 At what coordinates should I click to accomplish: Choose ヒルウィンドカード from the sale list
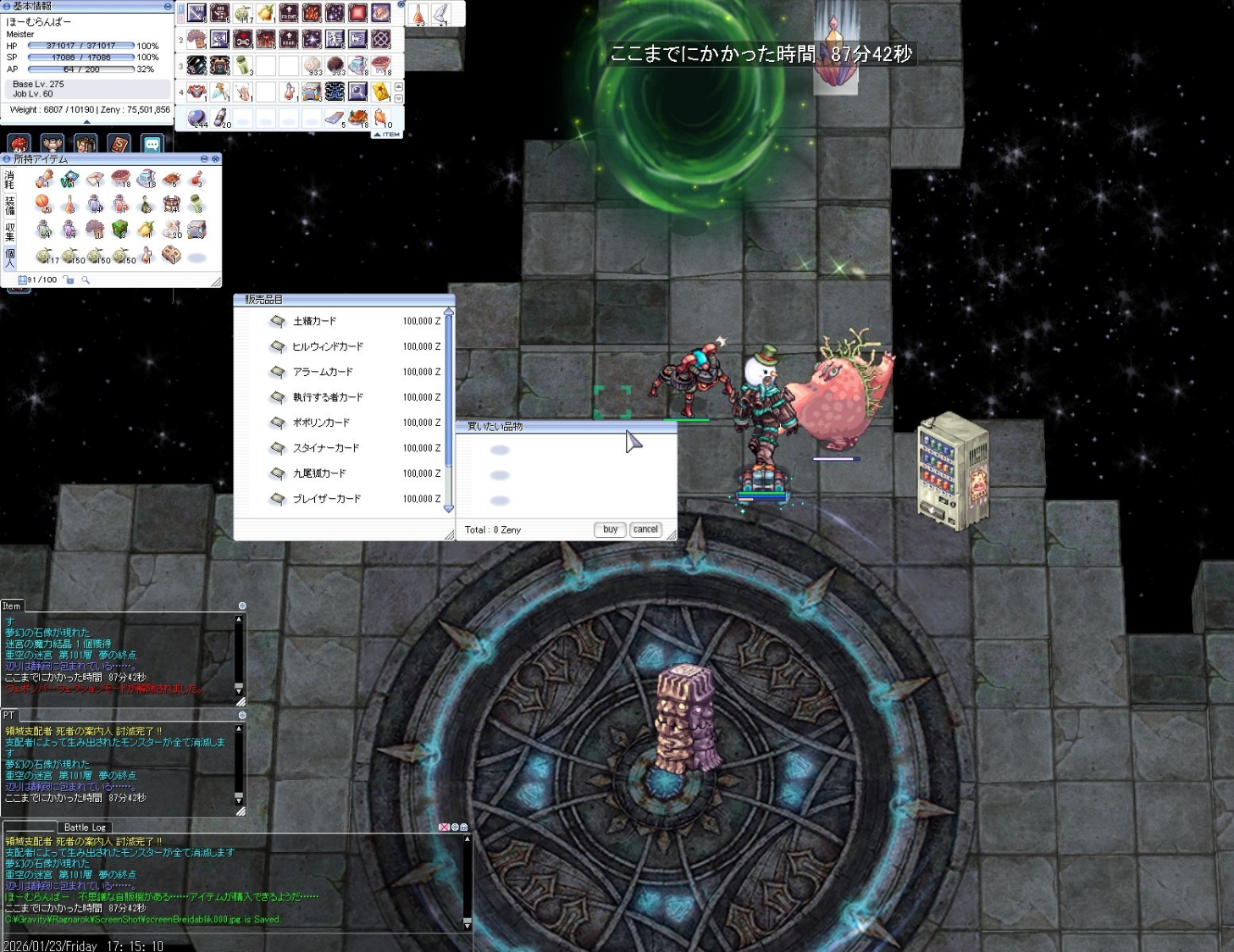click(x=327, y=346)
